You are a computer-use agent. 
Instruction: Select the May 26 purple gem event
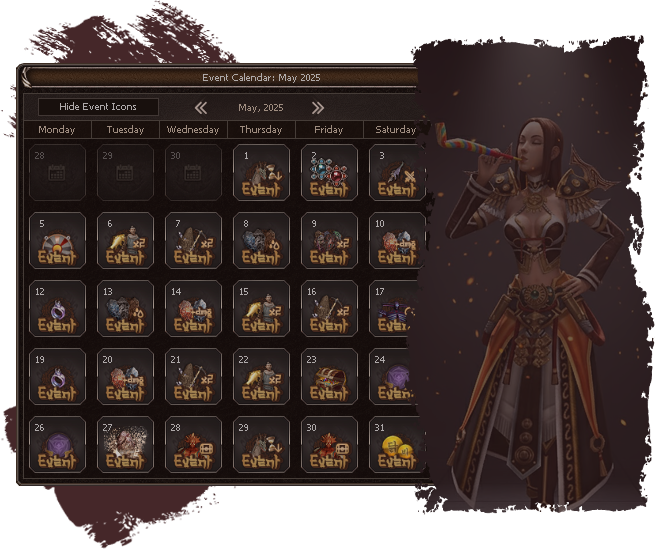[x=57, y=444]
